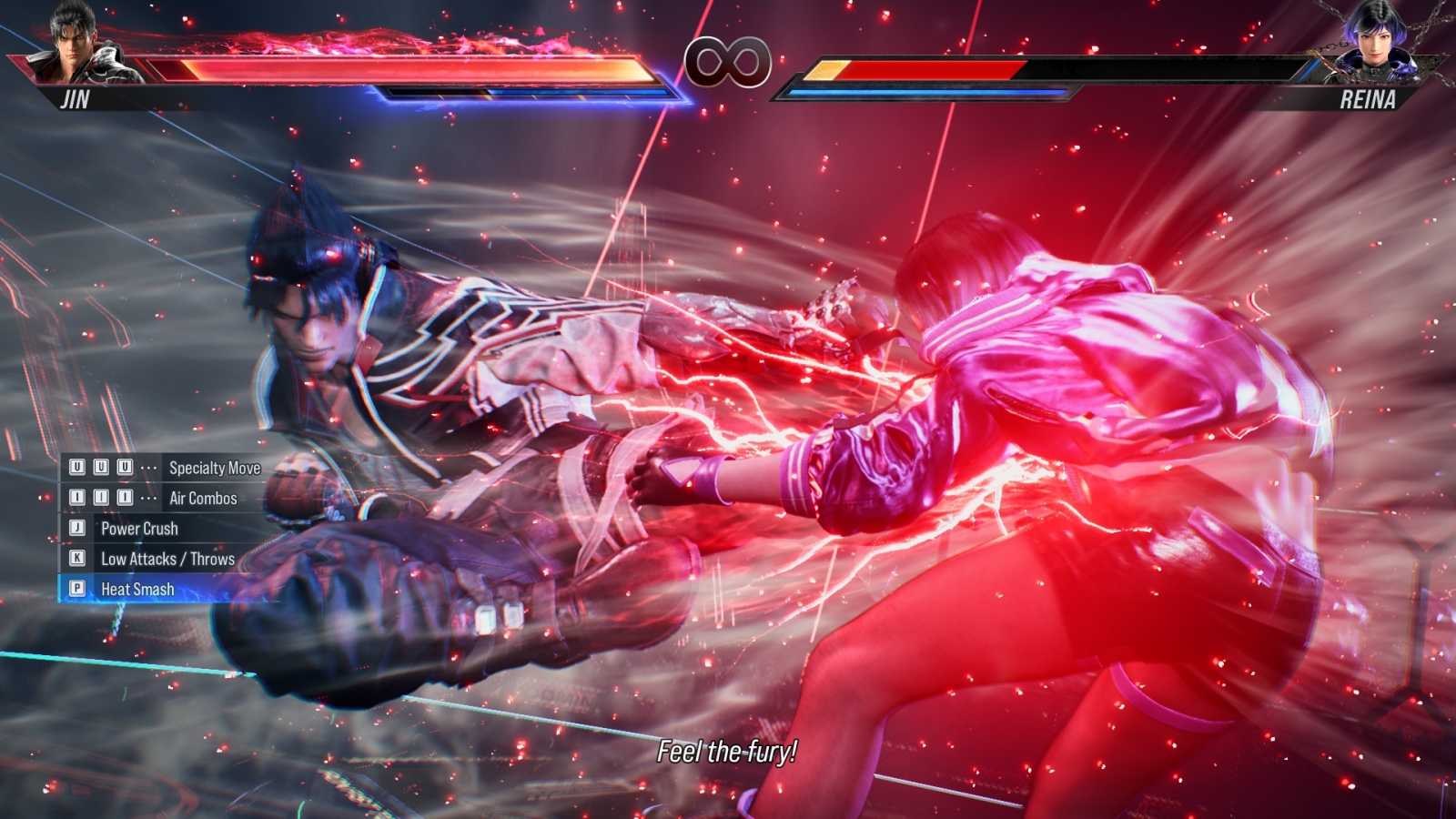Click the K key icon for Low Attacks
The image size is (1456, 819).
tap(78, 558)
